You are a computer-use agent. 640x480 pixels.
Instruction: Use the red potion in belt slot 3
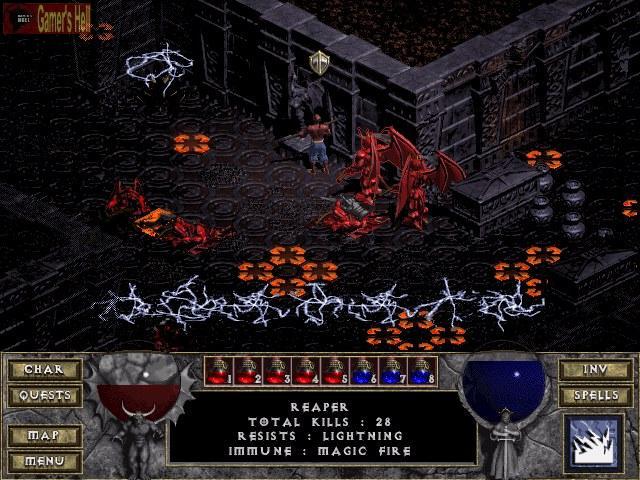pos(276,372)
